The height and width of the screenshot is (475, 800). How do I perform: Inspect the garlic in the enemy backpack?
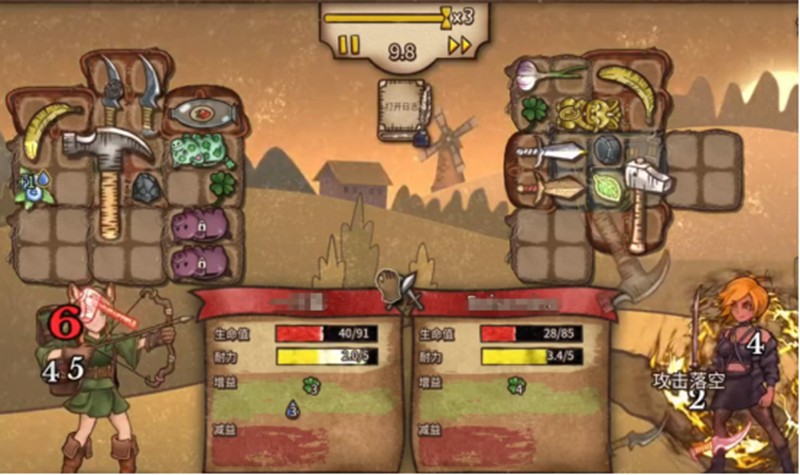[543, 73]
